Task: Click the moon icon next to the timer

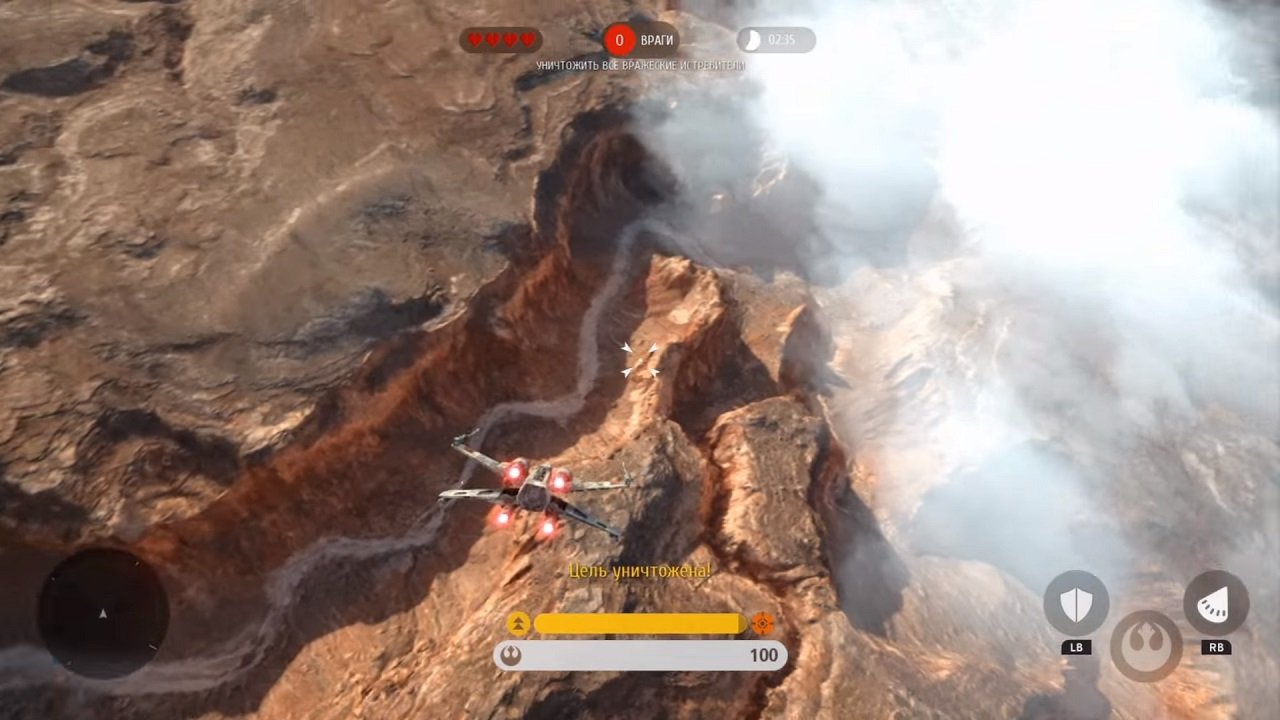Action: click(750, 40)
